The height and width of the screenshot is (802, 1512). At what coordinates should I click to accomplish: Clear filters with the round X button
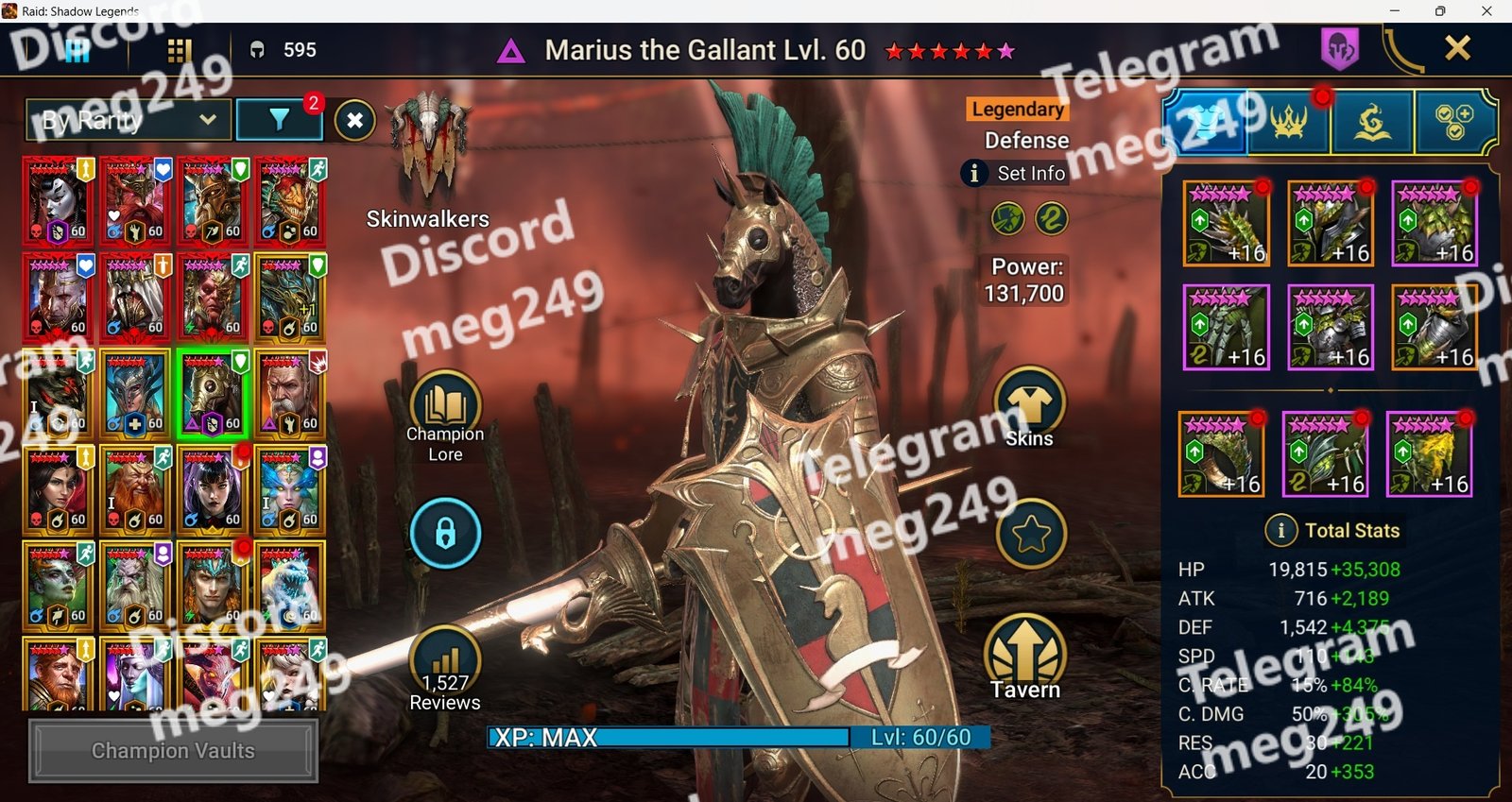[355, 120]
